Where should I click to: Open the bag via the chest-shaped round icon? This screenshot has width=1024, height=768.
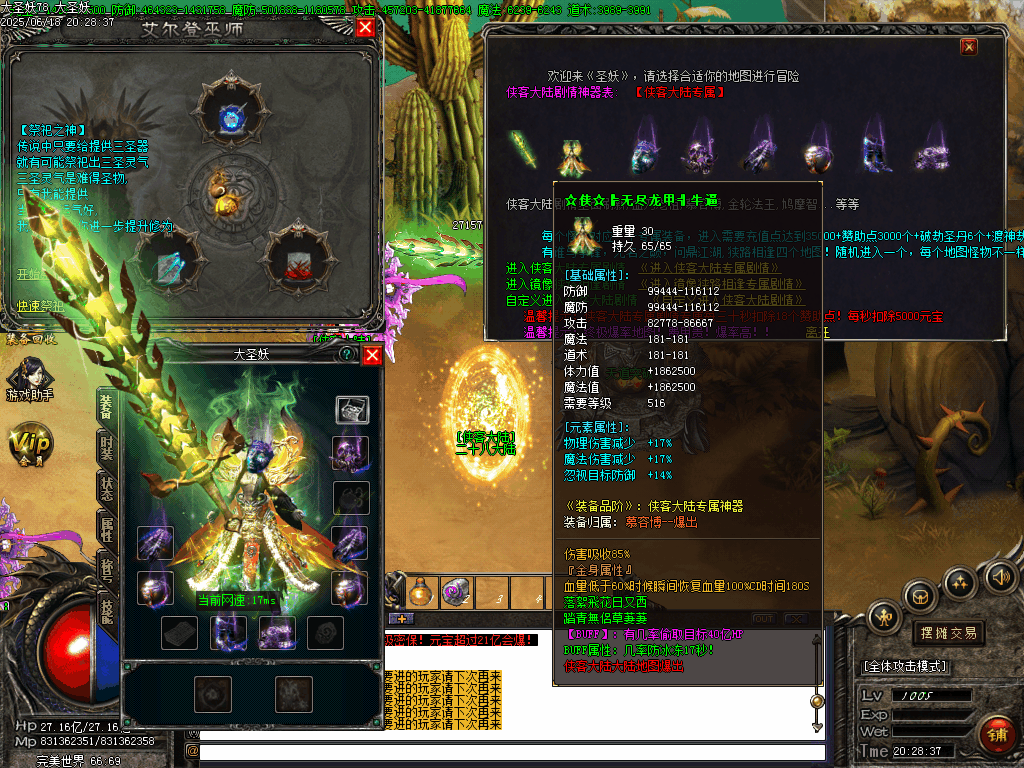(x=920, y=597)
